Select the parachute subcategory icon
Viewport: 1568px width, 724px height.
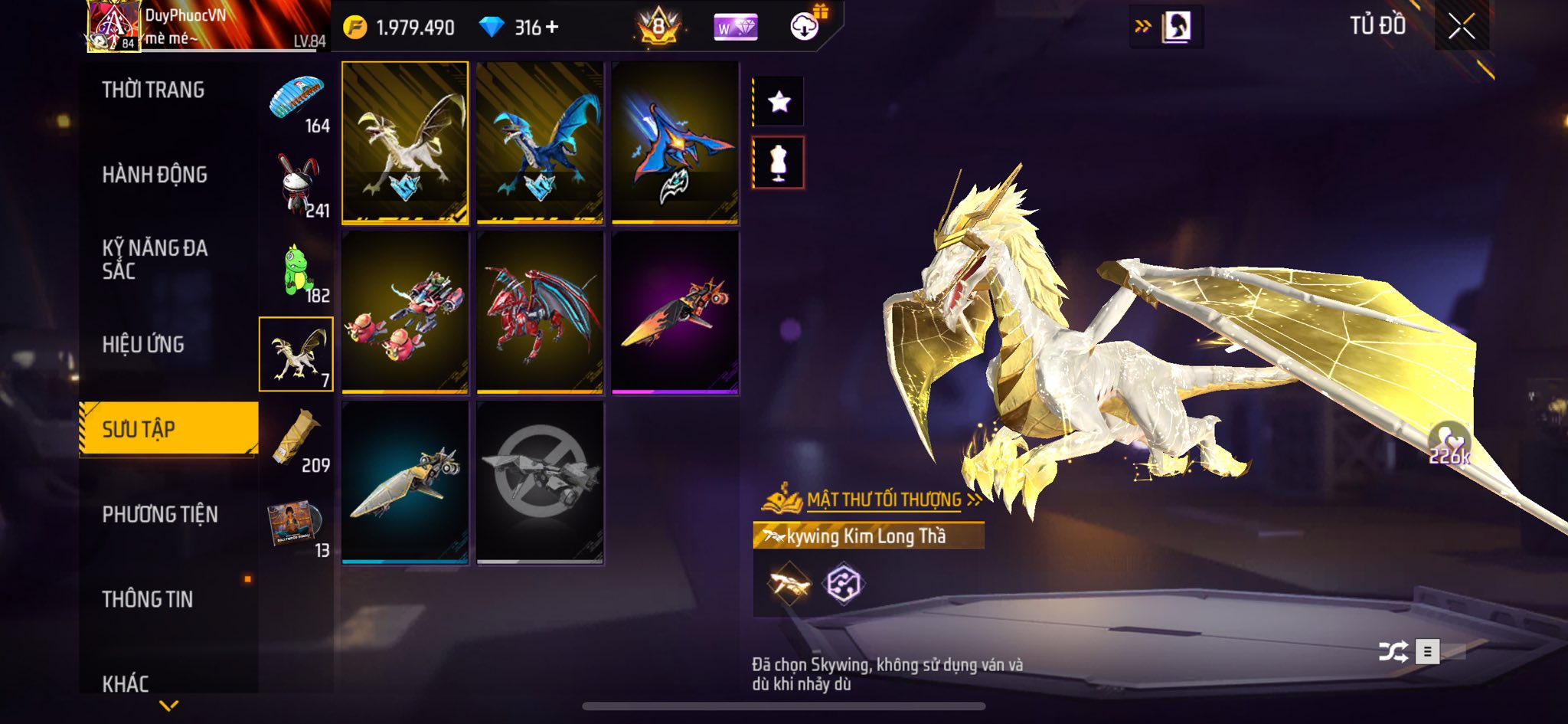click(x=297, y=100)
